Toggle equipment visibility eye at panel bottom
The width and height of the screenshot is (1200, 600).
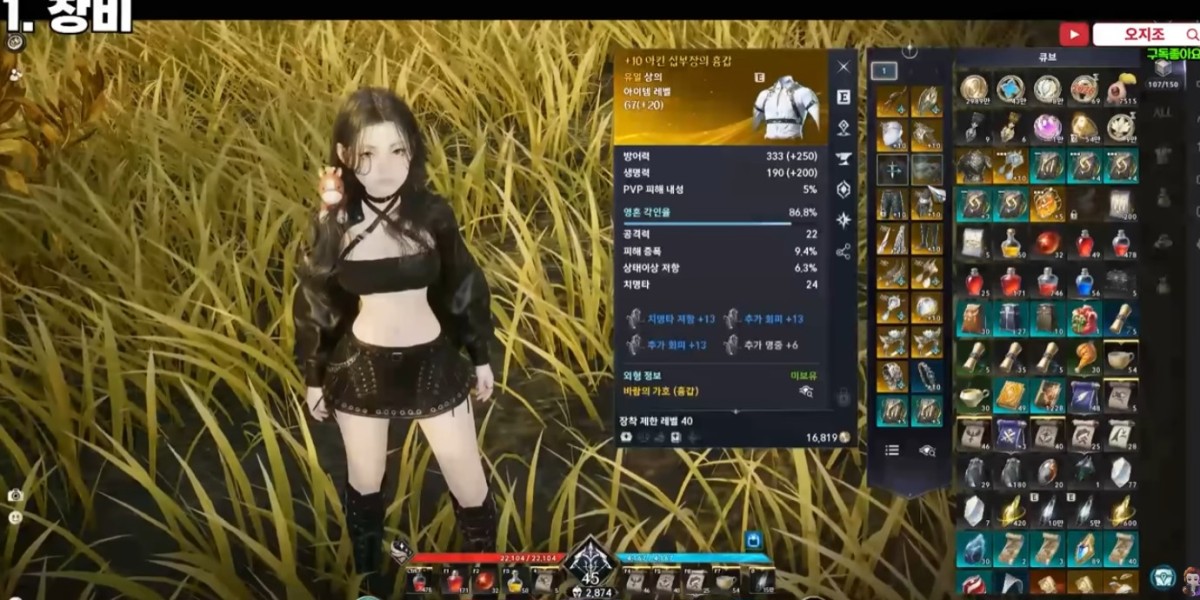927,450
